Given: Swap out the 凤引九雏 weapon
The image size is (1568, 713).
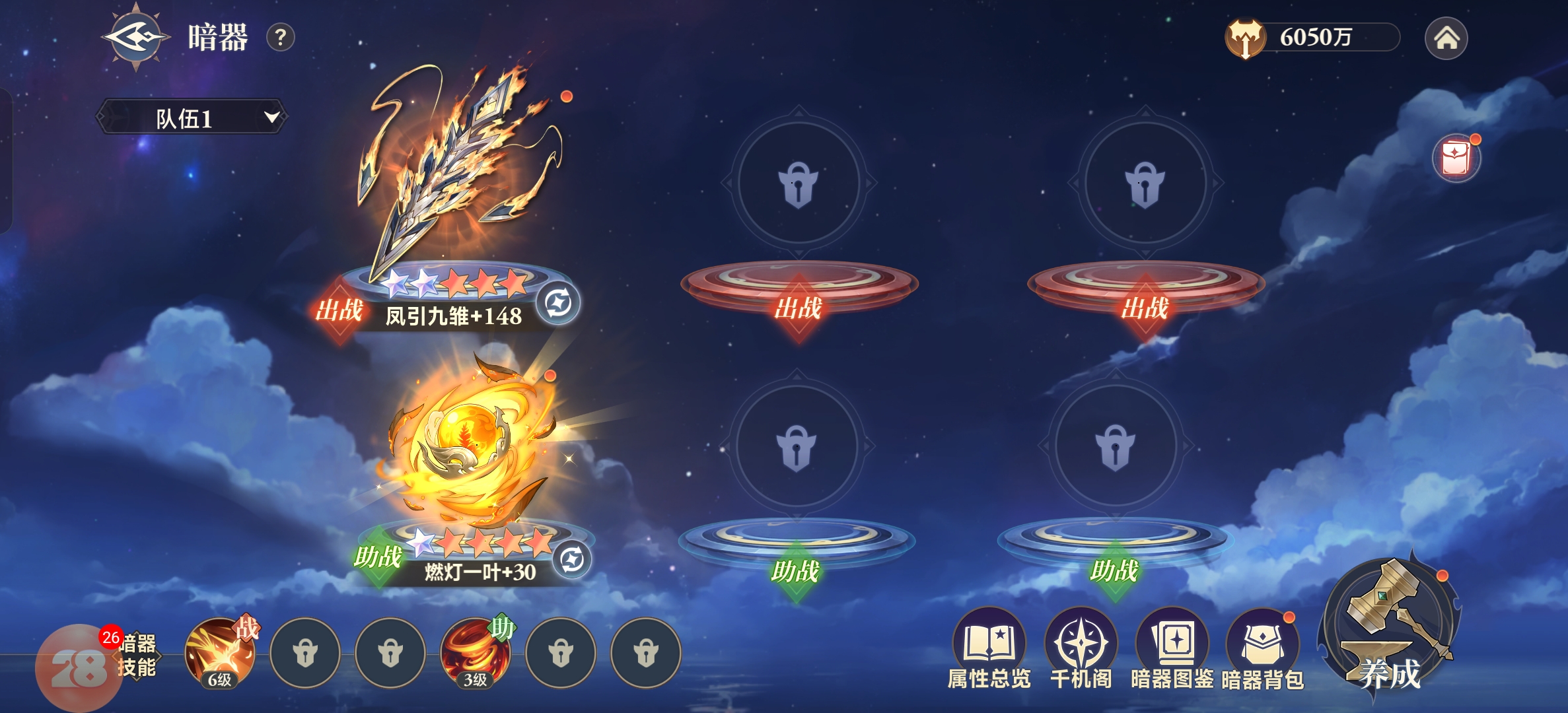Looking at the screenshot, I should point(558,304).
